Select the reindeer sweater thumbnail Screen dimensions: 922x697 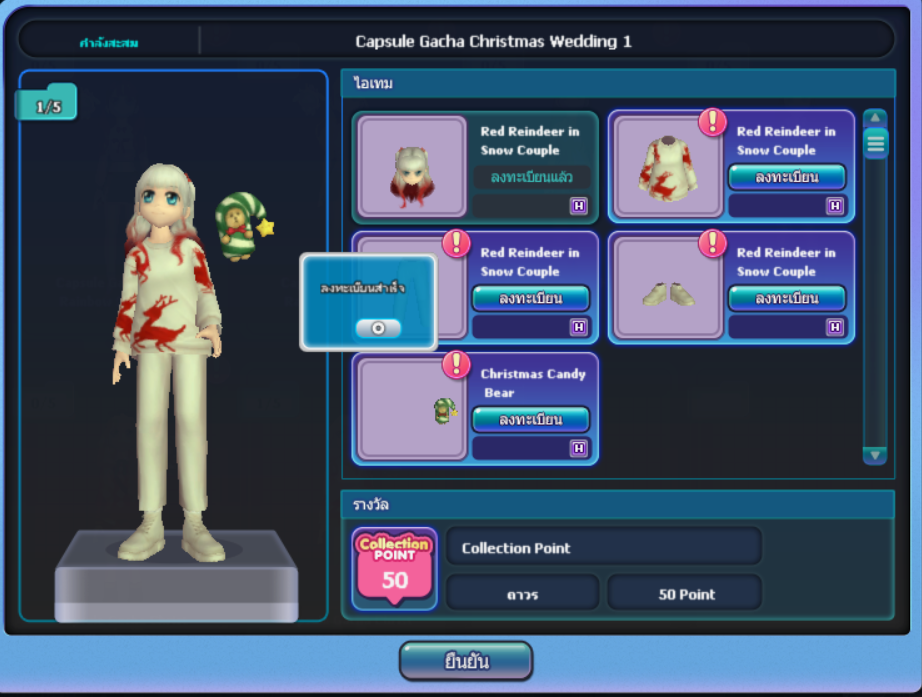click(x=668, y=167)
